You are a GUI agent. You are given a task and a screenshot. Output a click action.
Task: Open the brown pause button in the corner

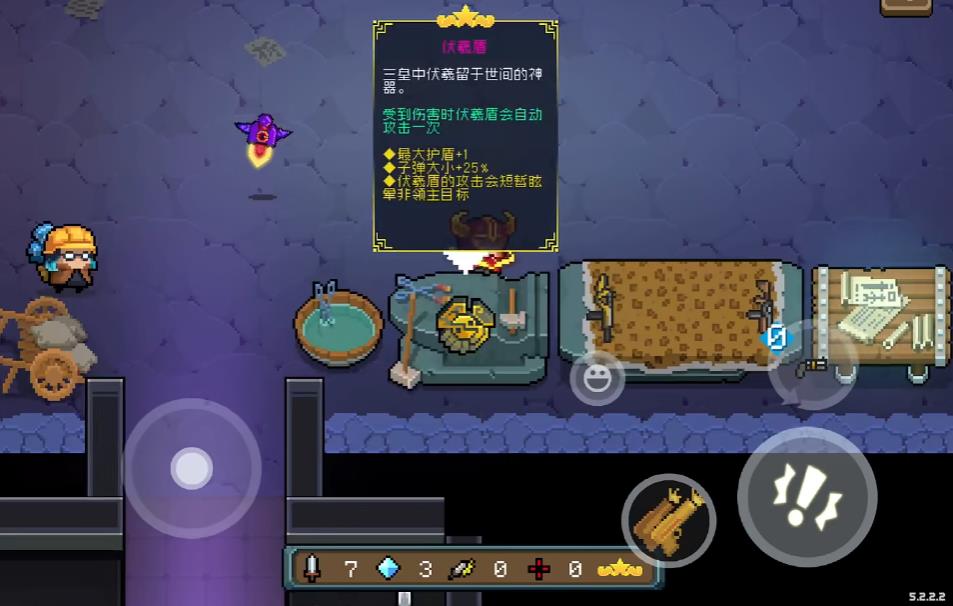(905, 6)
